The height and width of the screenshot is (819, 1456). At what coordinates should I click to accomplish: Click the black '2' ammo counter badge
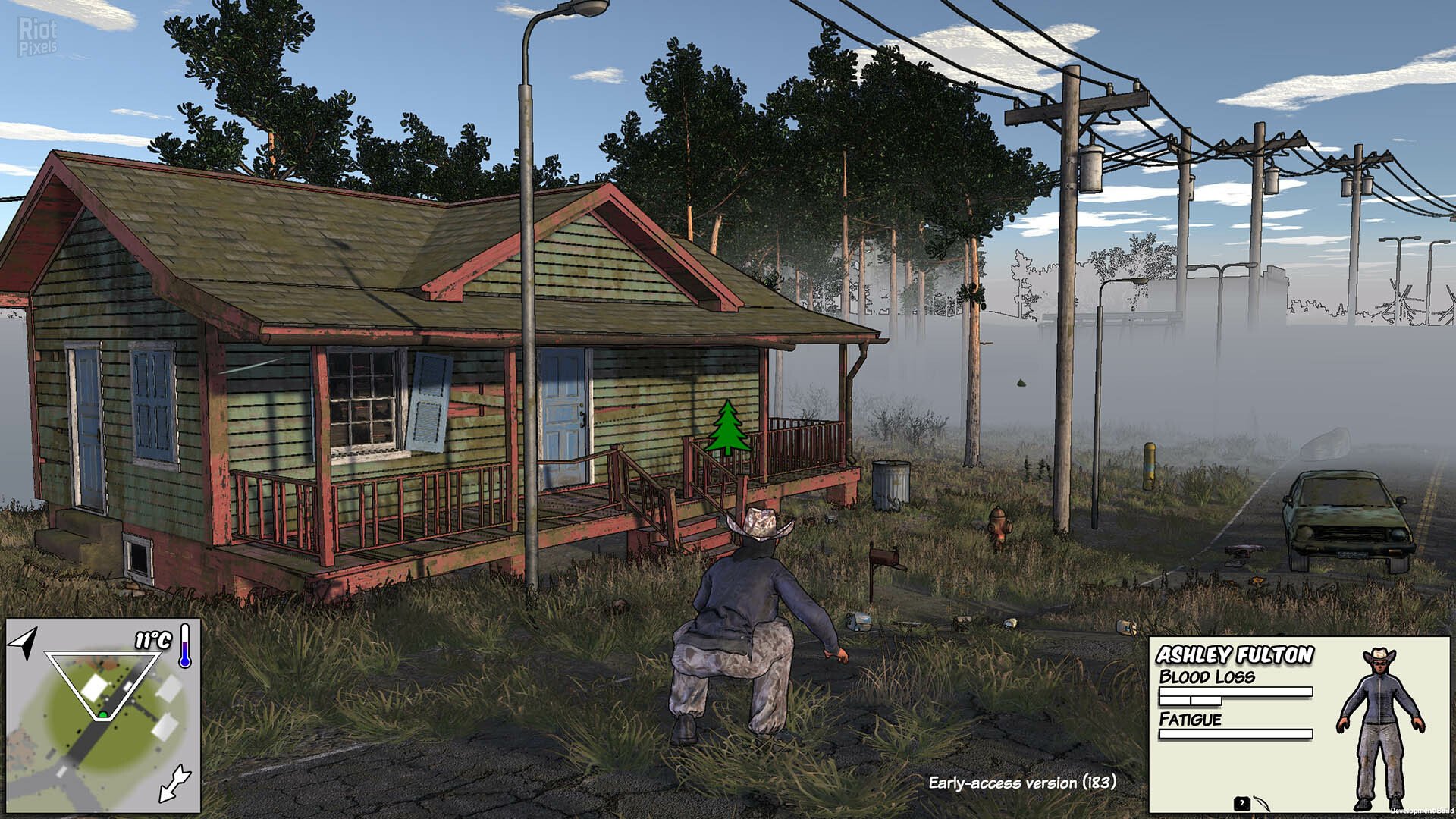pos(1242,803)
